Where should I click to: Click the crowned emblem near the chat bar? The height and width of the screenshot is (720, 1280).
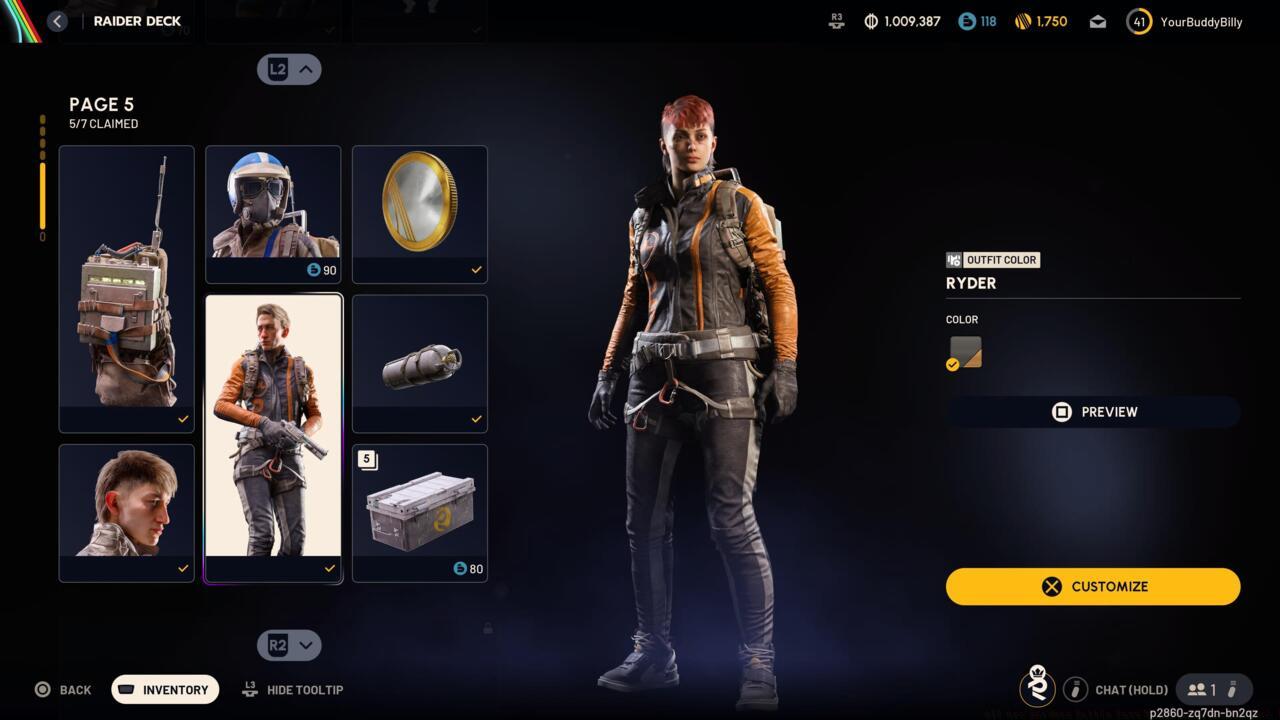point(1037,688)
